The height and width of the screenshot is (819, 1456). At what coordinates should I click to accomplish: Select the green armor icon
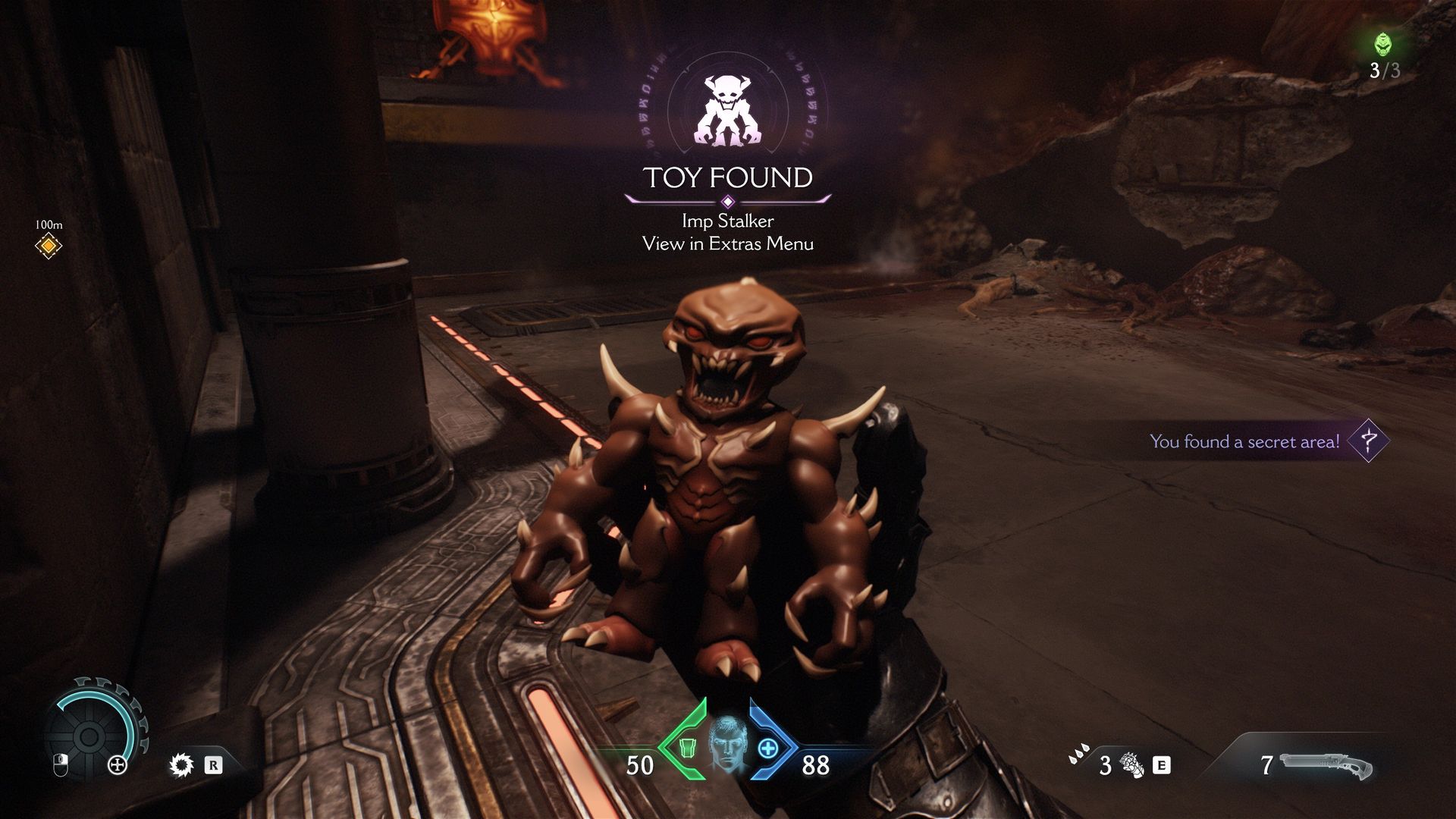click(686, 748)
